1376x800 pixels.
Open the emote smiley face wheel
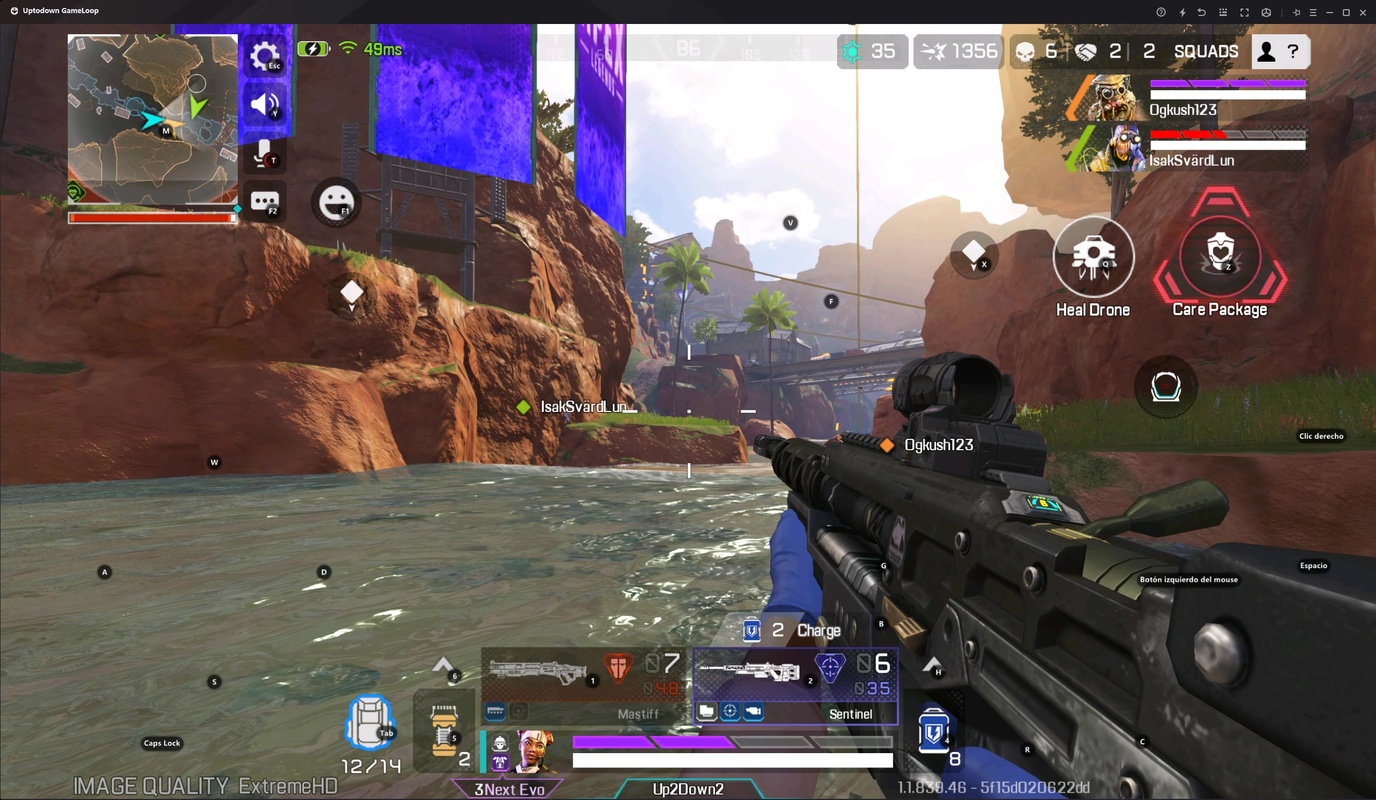pos(334,202)
